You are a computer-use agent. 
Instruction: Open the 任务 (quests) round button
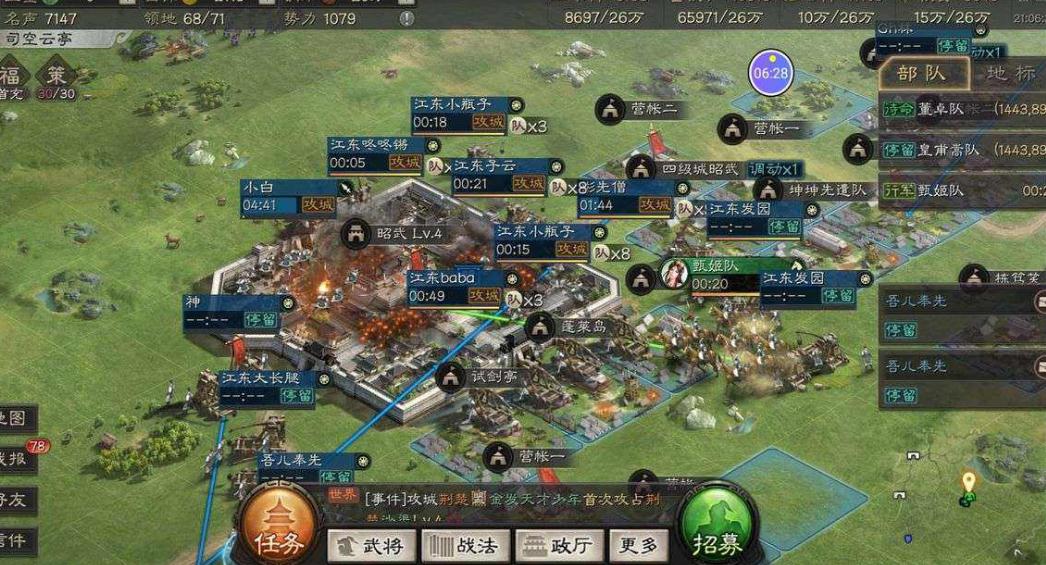(x=278, y=529)
